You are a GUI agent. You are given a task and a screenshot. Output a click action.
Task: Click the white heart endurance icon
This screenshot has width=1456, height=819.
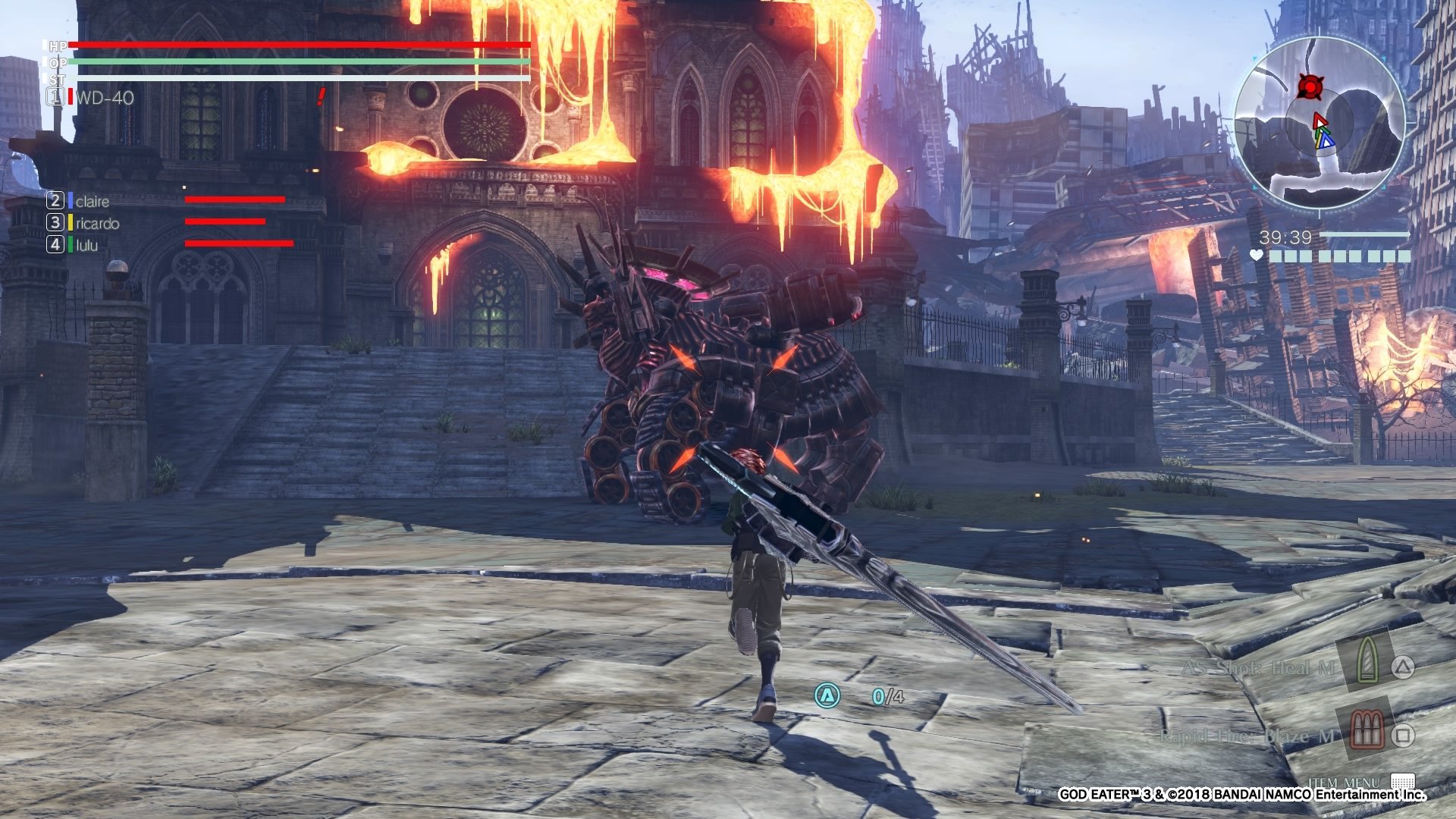[1257, 256]
